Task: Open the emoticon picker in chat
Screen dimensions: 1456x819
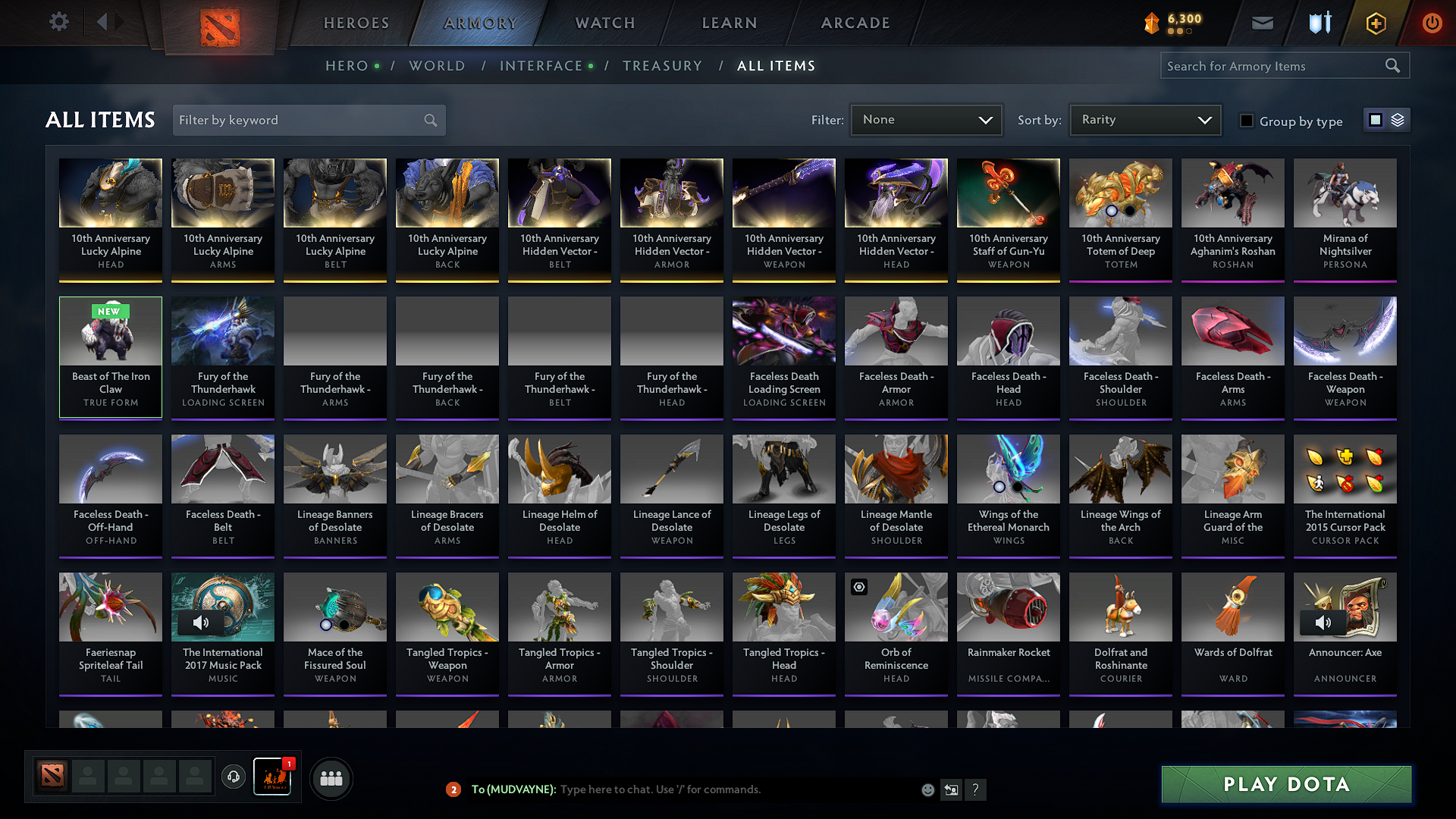Action: [x=927, y=789]
